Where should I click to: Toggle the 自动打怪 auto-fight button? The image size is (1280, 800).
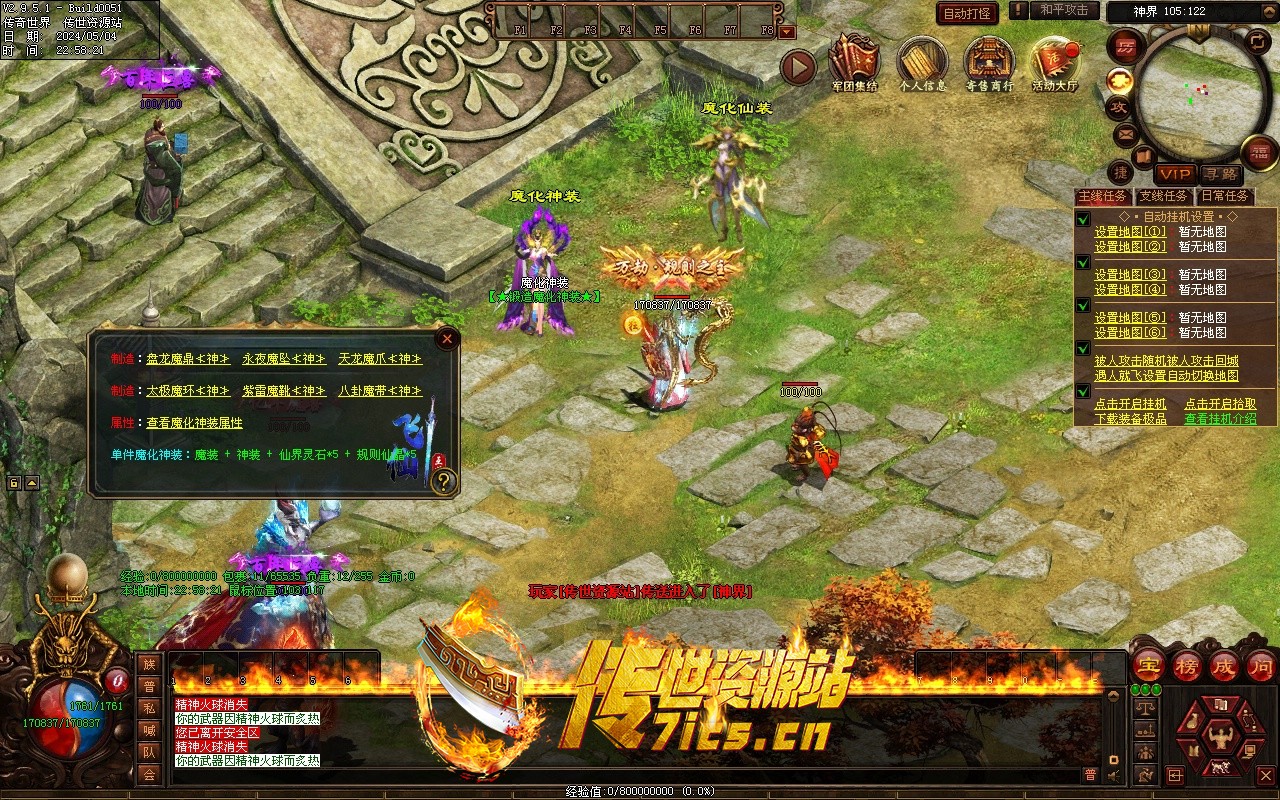968,13
